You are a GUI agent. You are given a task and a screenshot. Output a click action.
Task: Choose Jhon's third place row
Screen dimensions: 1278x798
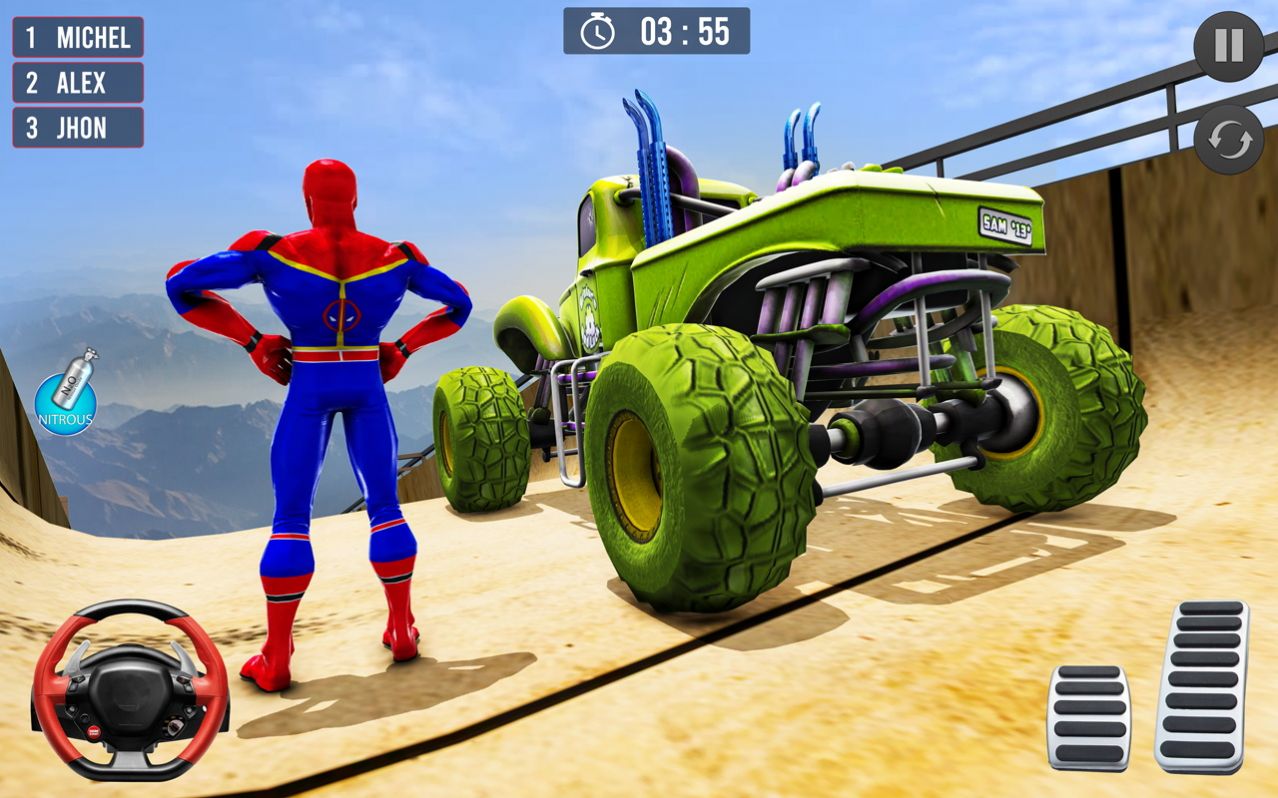[78, 128]
